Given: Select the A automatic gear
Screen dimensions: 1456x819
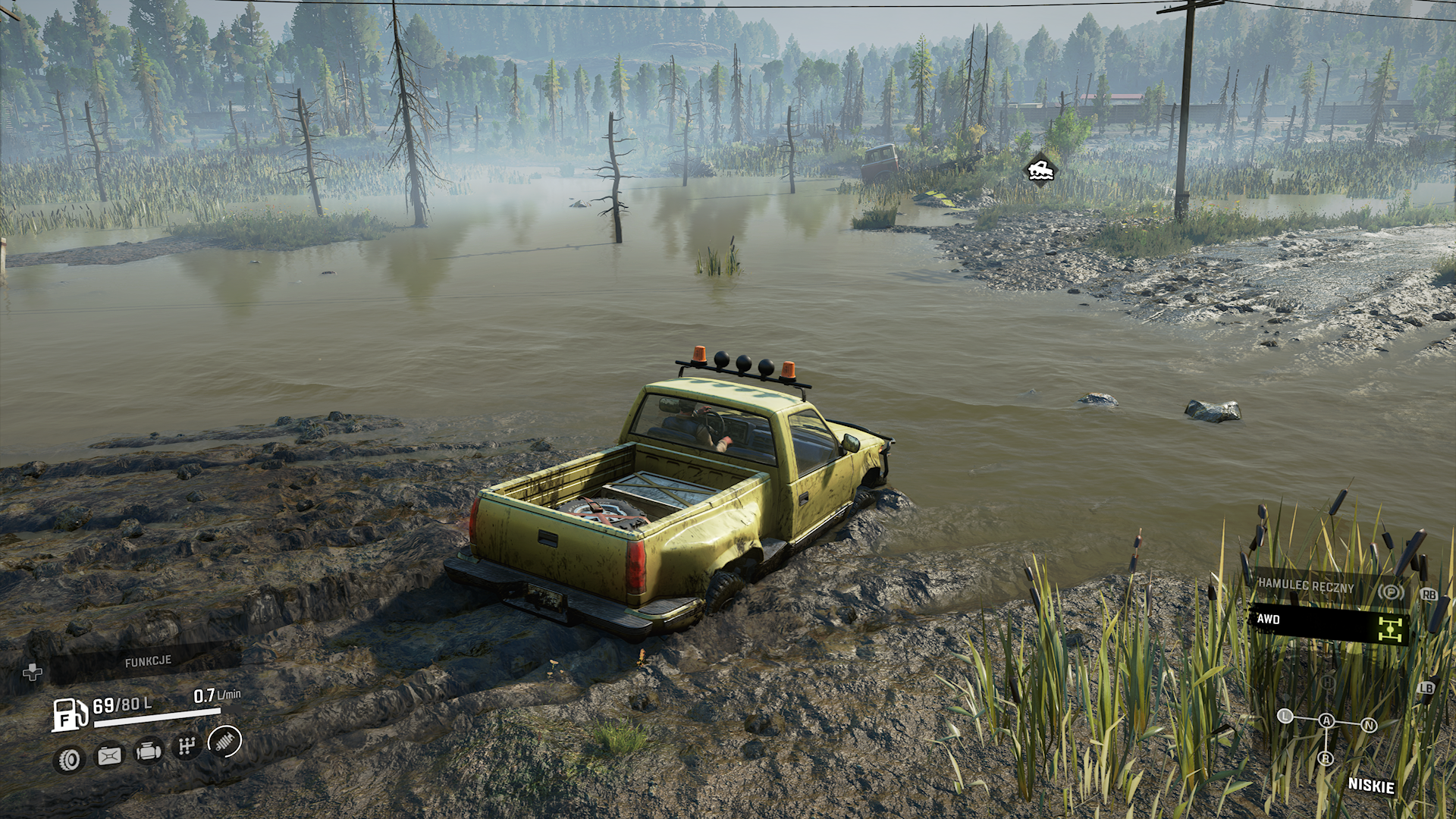Looking at the screenshot, I should pos(1326,721).
